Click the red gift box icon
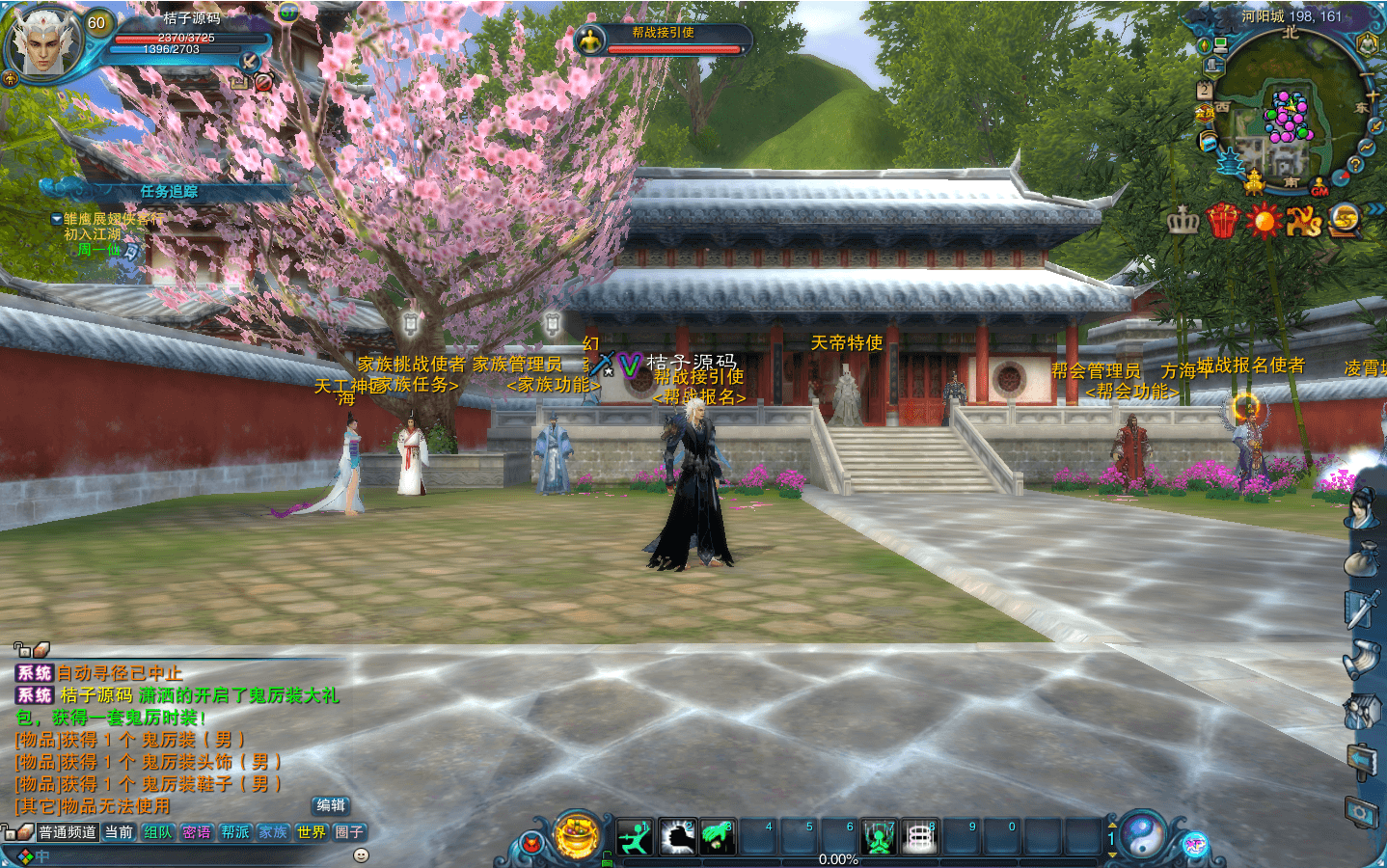Viewport: 1387px width, 868px height. pyautogui.click(x=1222, y=221)
